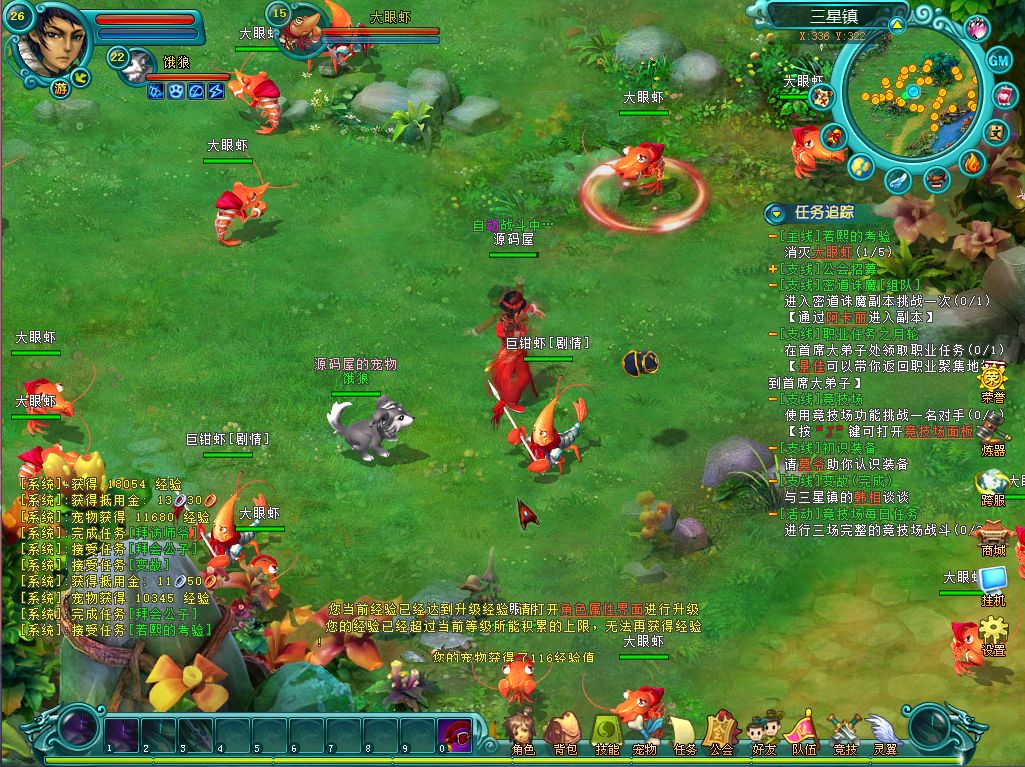Click the GM button beside minimap

pyautogui.click(x=999, y=60)
